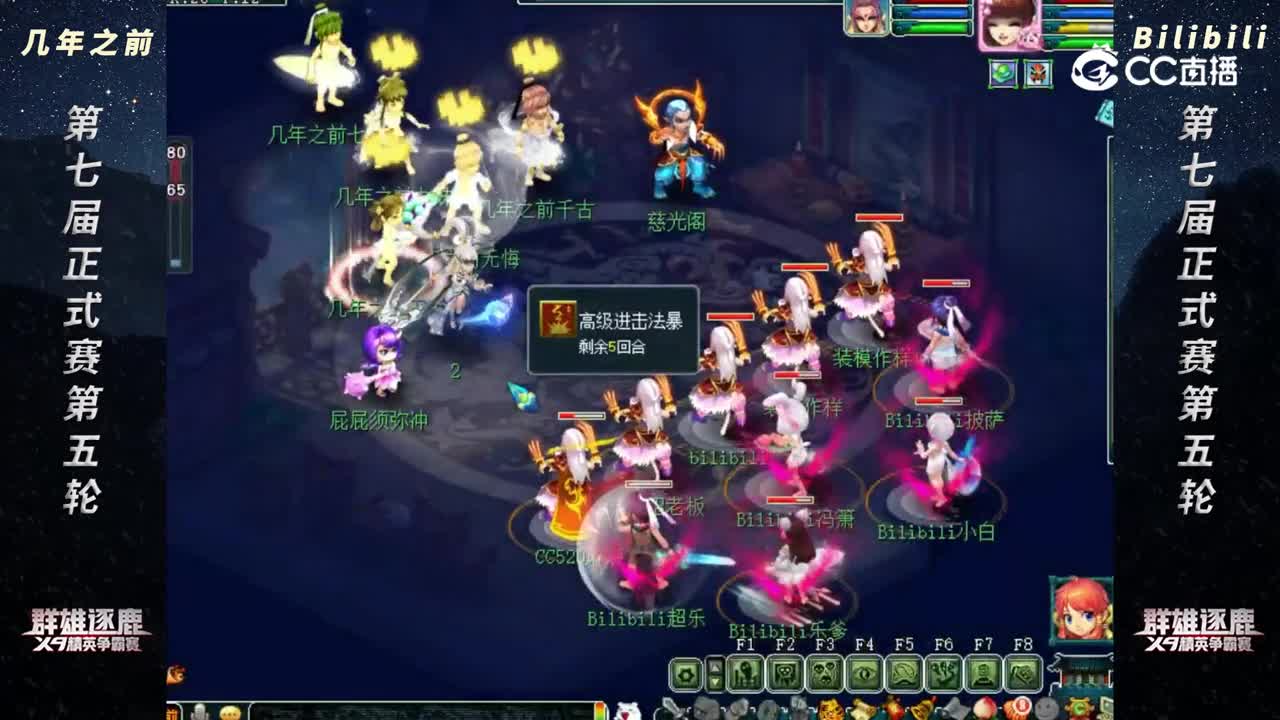Viewport: 1280px width, 720px height.
Task: Toggle the opera-mask status icon under the portrait
Action: click(1037, 73)
